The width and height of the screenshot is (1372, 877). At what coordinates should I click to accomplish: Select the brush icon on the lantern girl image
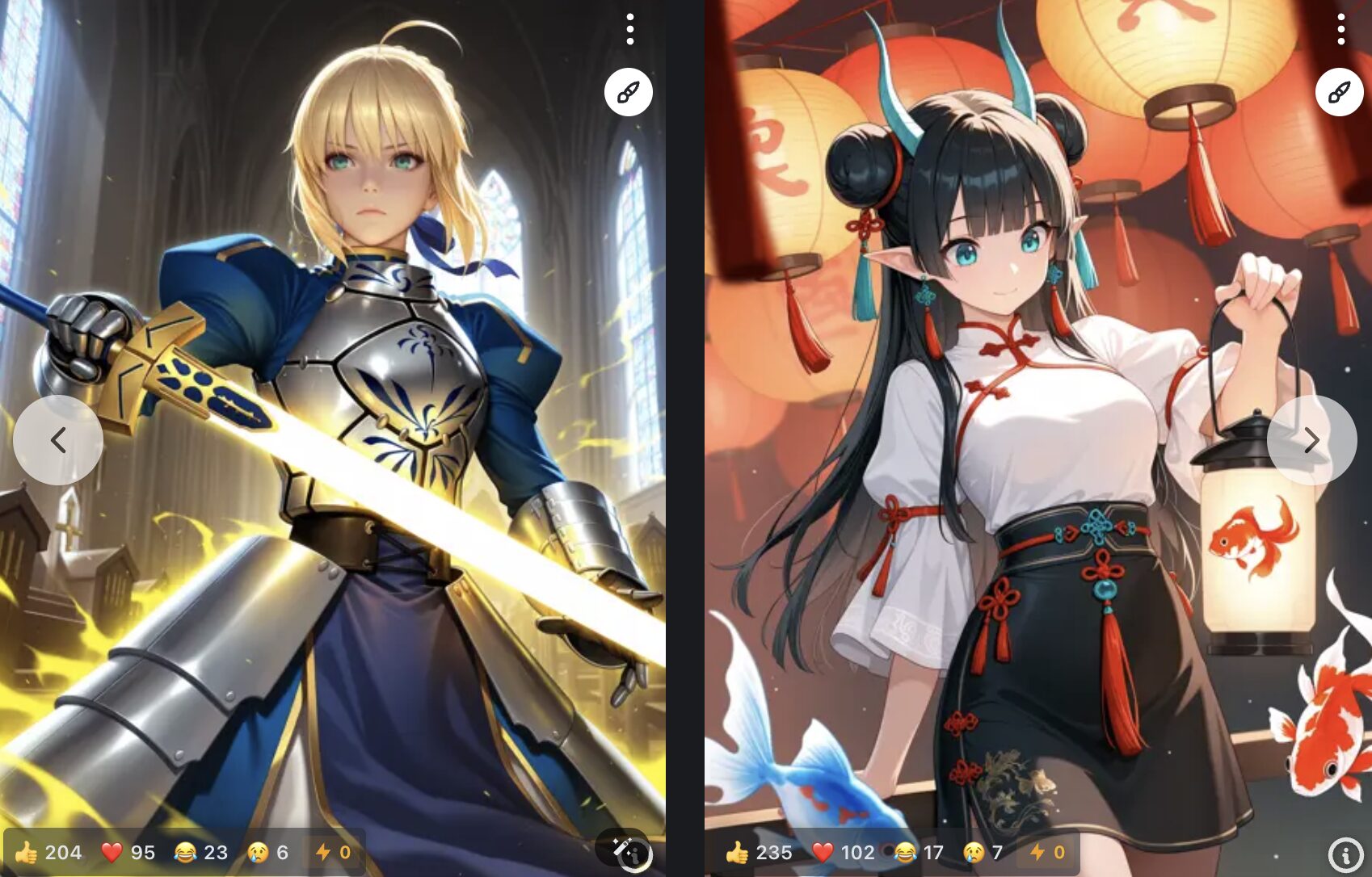coord(1339,90)
